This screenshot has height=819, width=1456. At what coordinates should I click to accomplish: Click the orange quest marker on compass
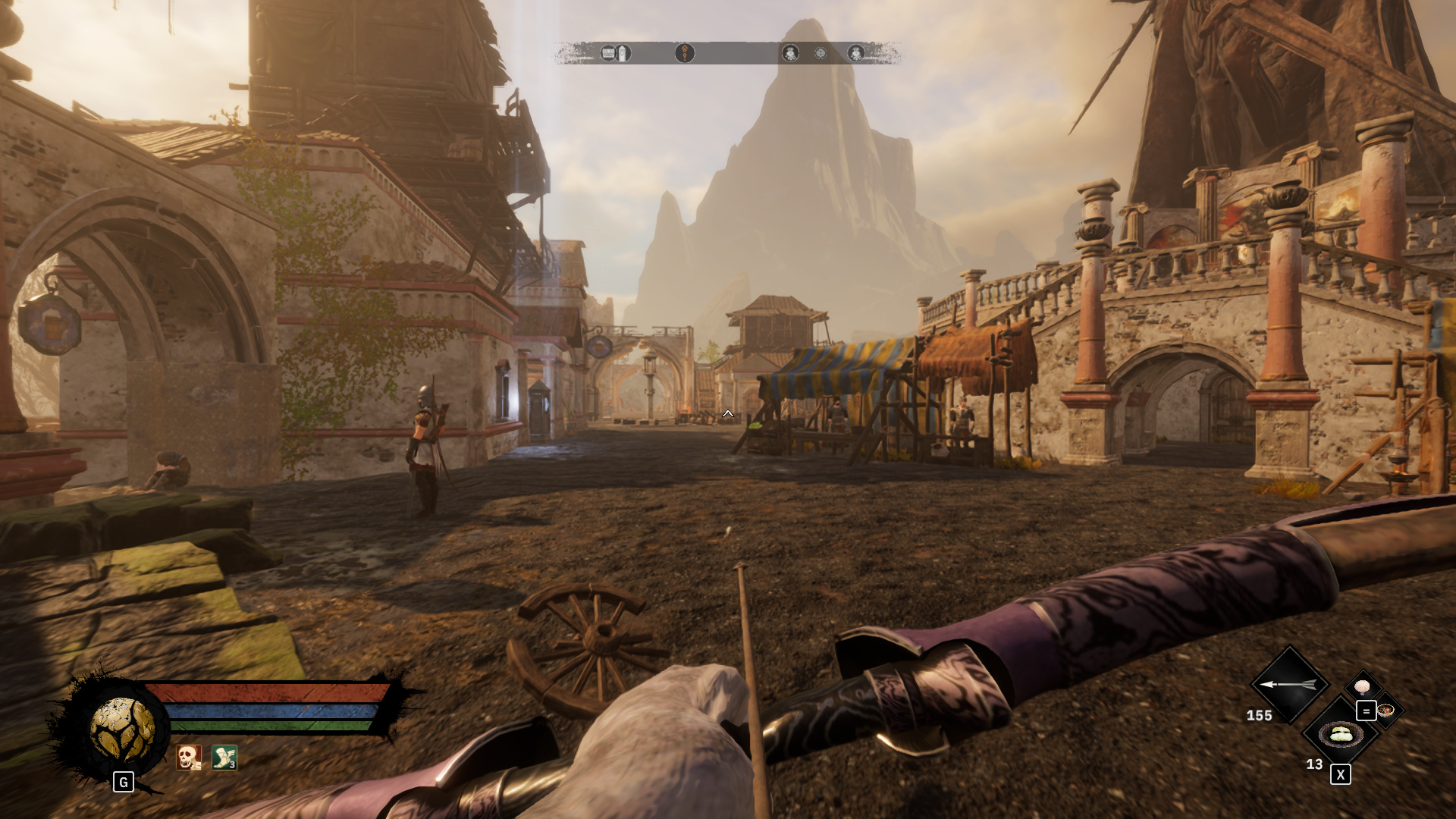[x=684, y=53]
